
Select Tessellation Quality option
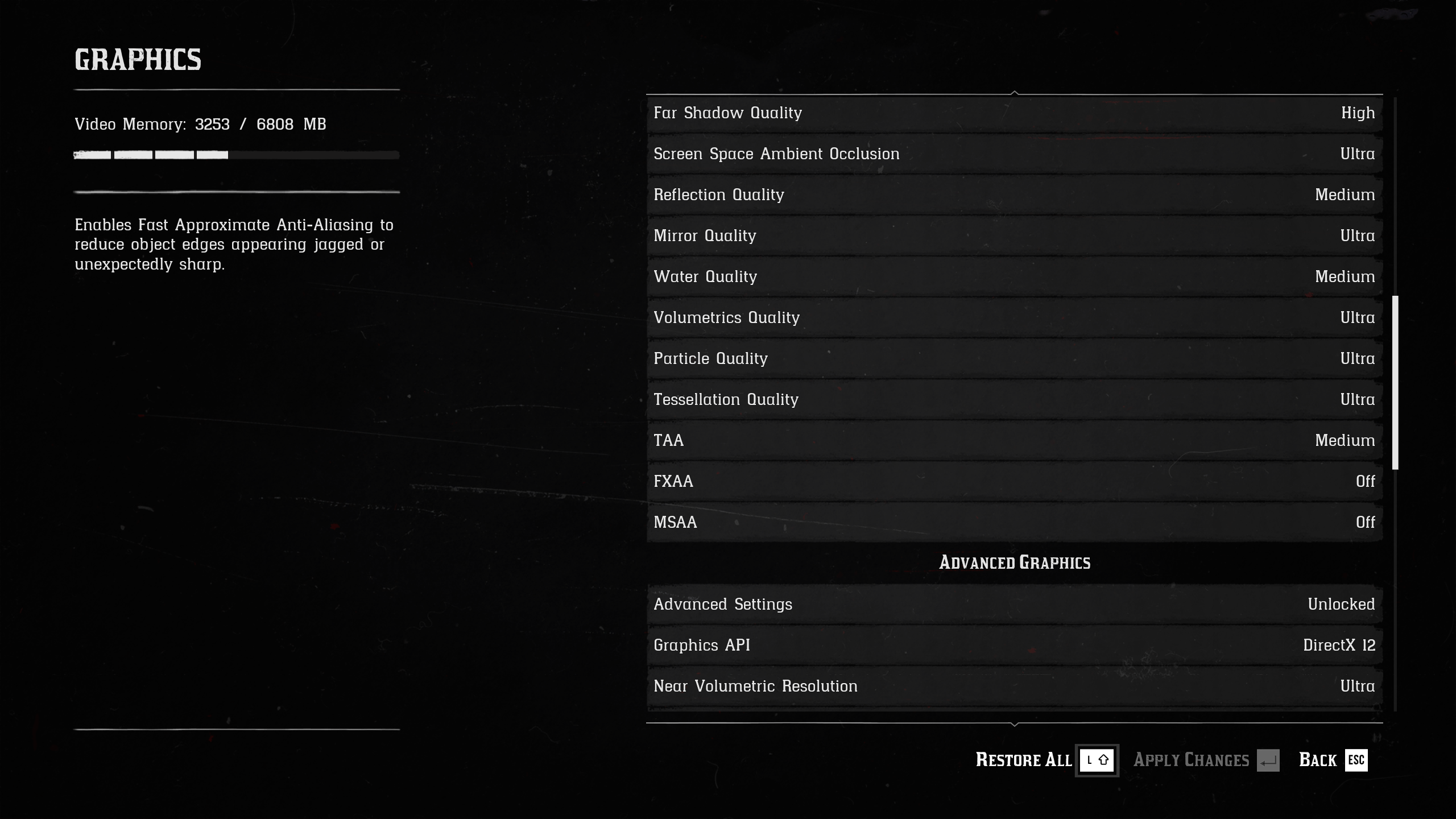pos(1014,400)
